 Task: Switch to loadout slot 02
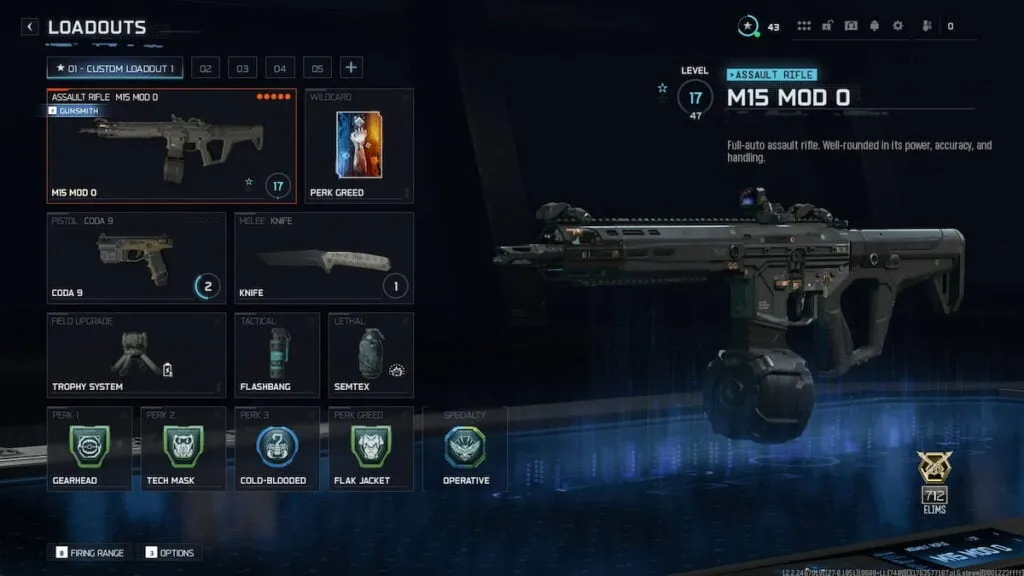[205, 68]
